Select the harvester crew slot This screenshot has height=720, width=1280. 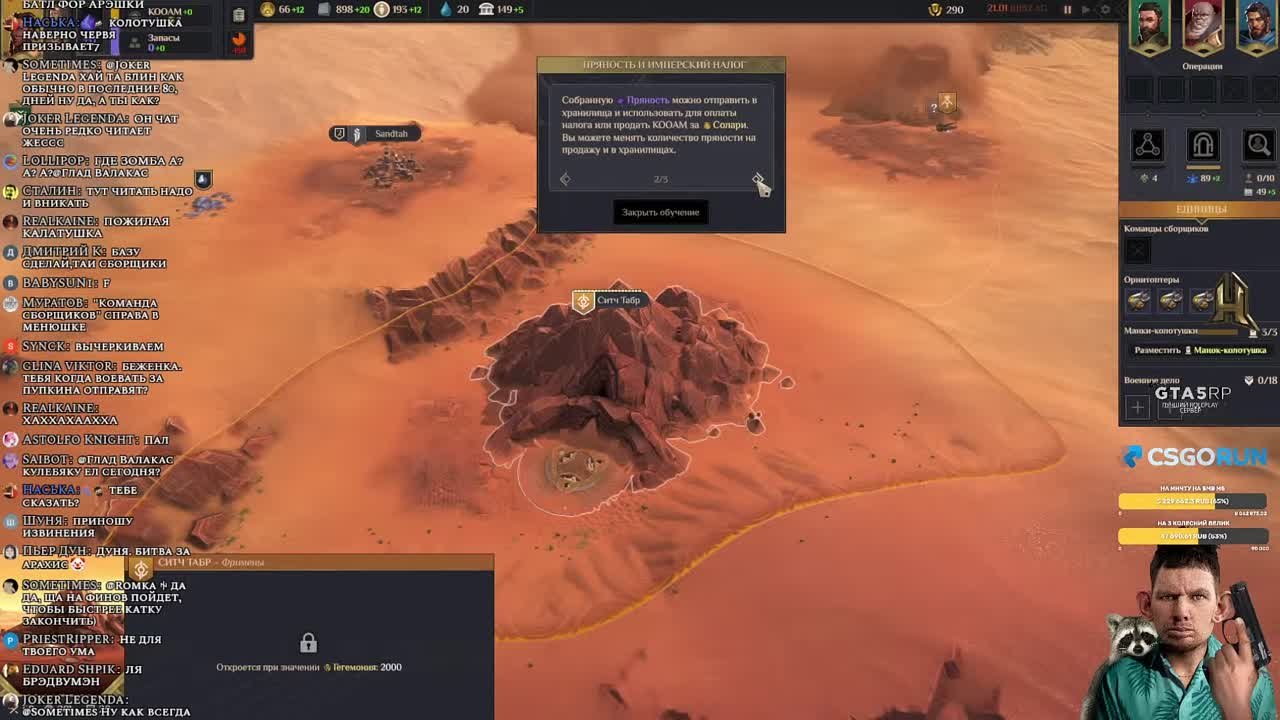(x=1137, y=250)
